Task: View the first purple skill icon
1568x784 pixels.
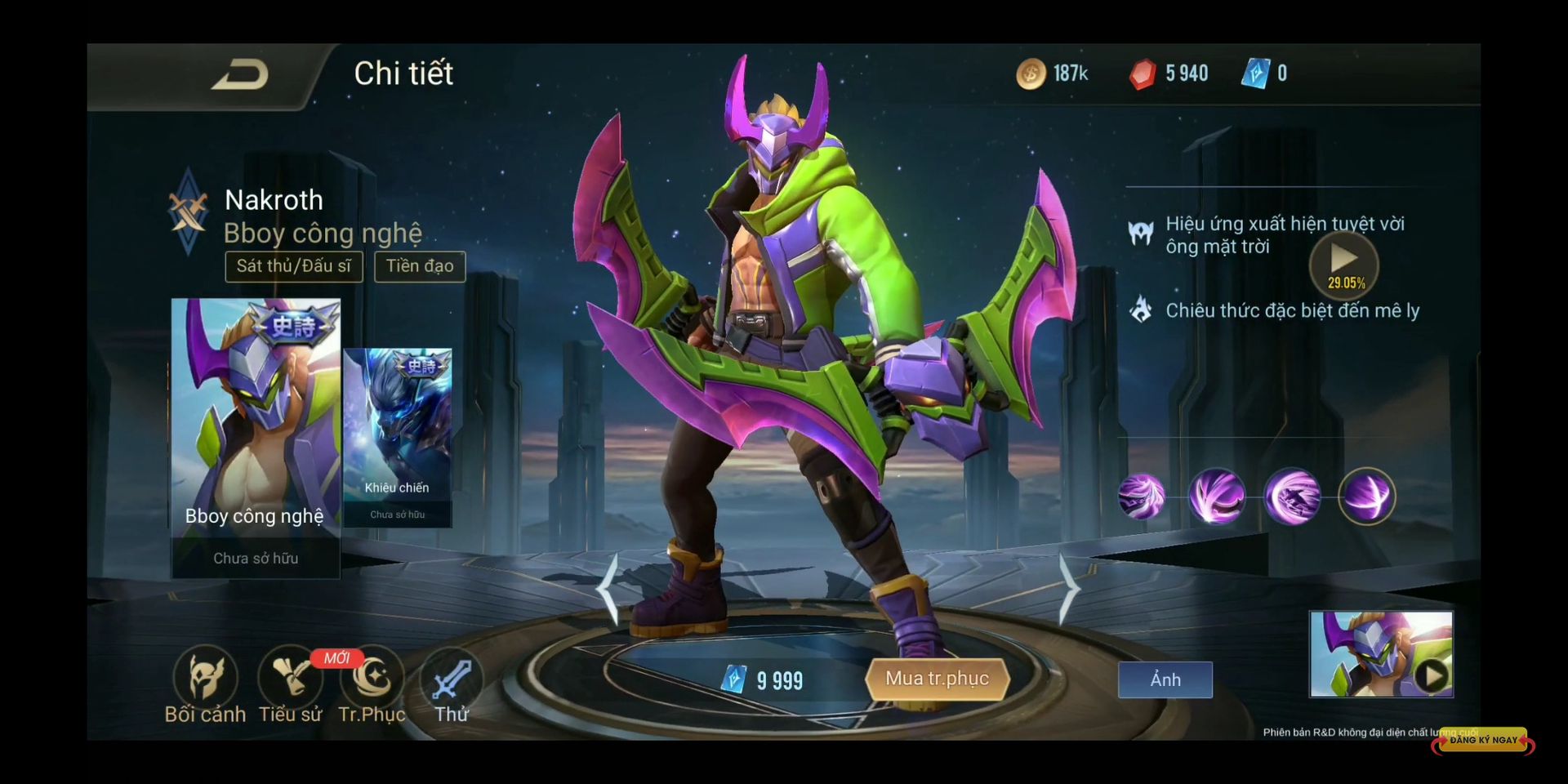Action: coord(1142,496)
